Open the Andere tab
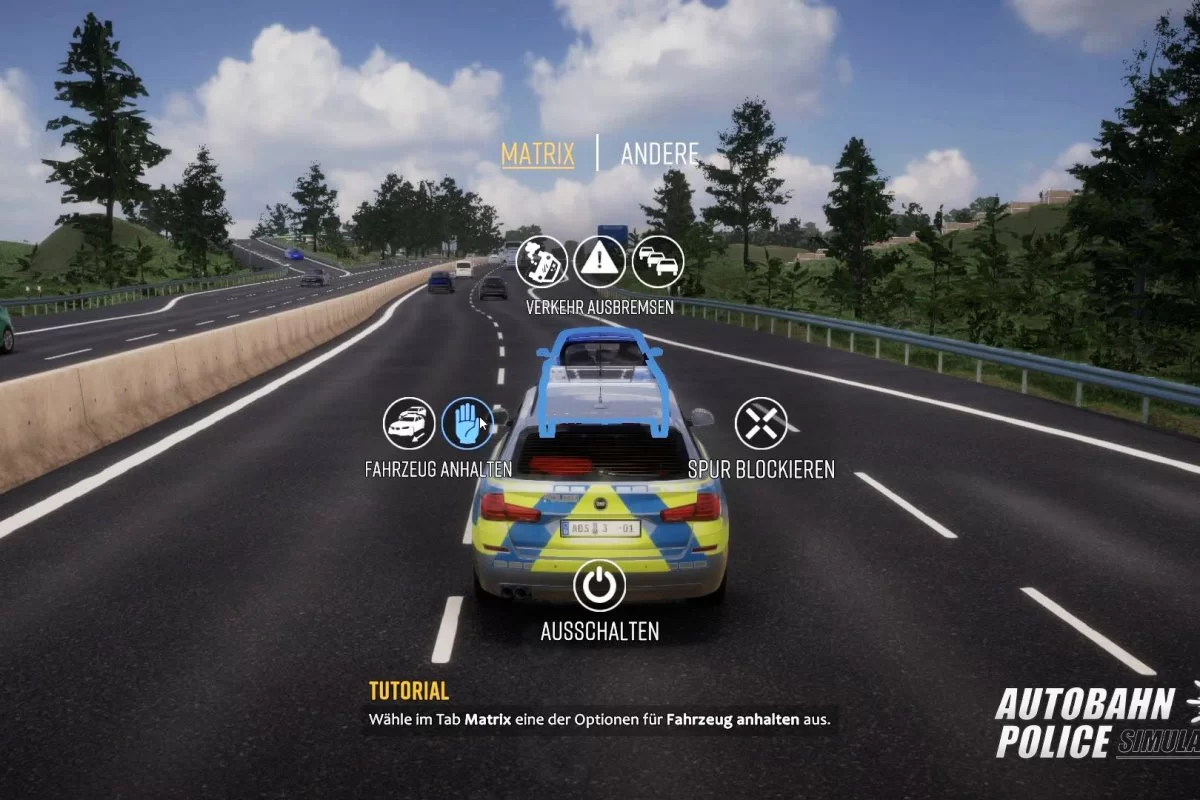Image resolution: width=1200 pixels, height=800 pixels. click(x=659, y=154)
